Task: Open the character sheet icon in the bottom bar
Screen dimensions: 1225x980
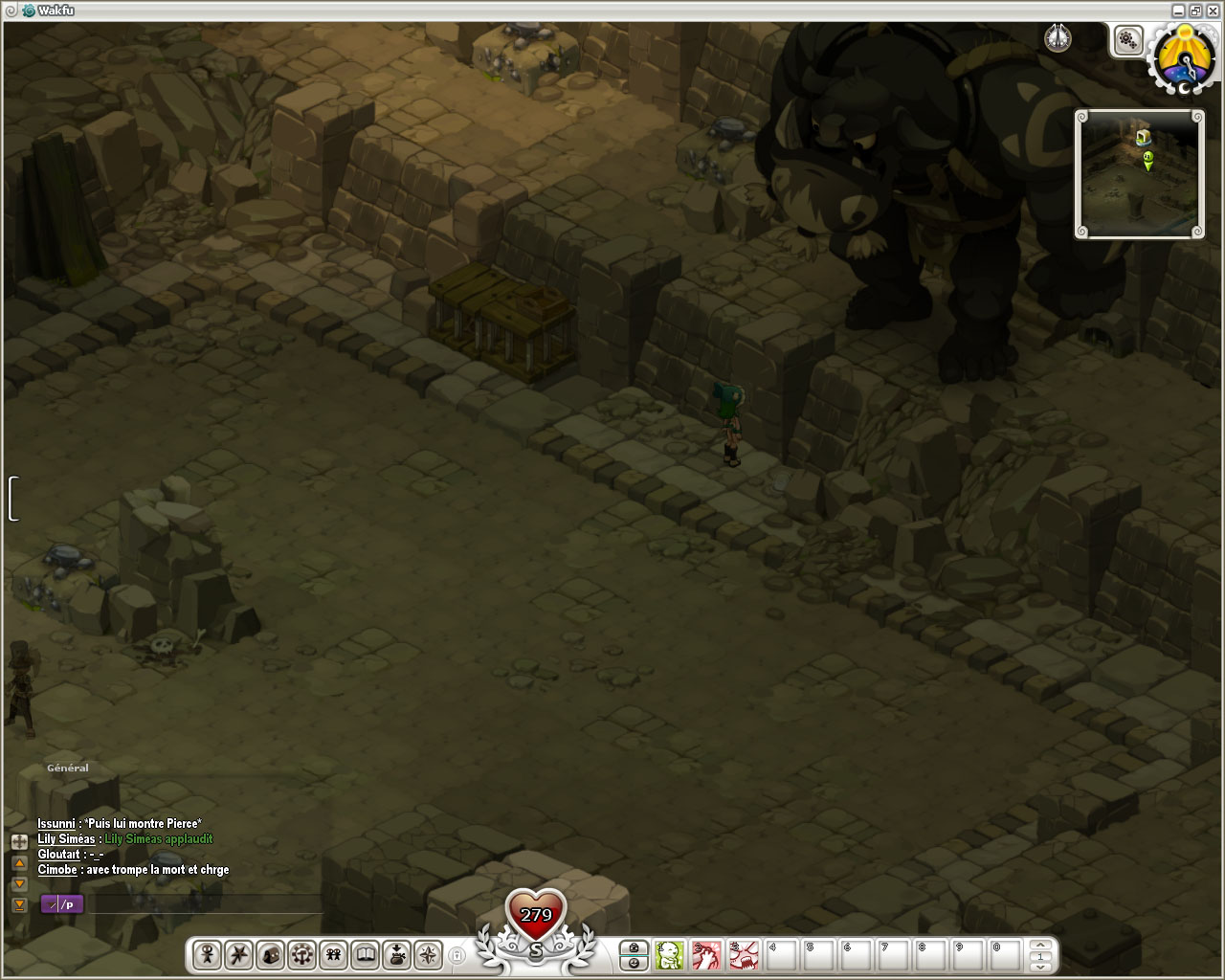Action: 207,954
